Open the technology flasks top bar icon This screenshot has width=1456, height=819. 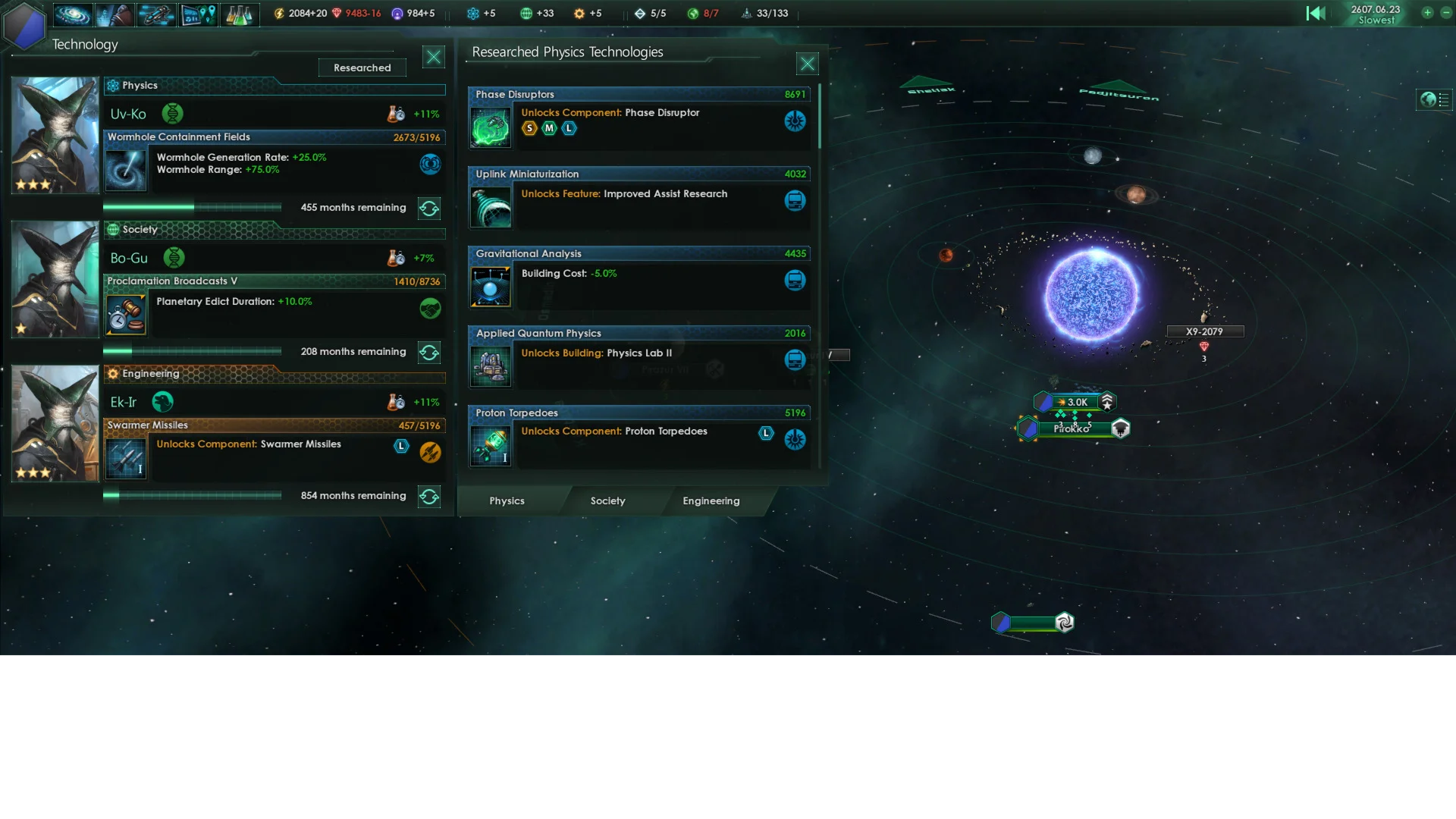[239, 14]
